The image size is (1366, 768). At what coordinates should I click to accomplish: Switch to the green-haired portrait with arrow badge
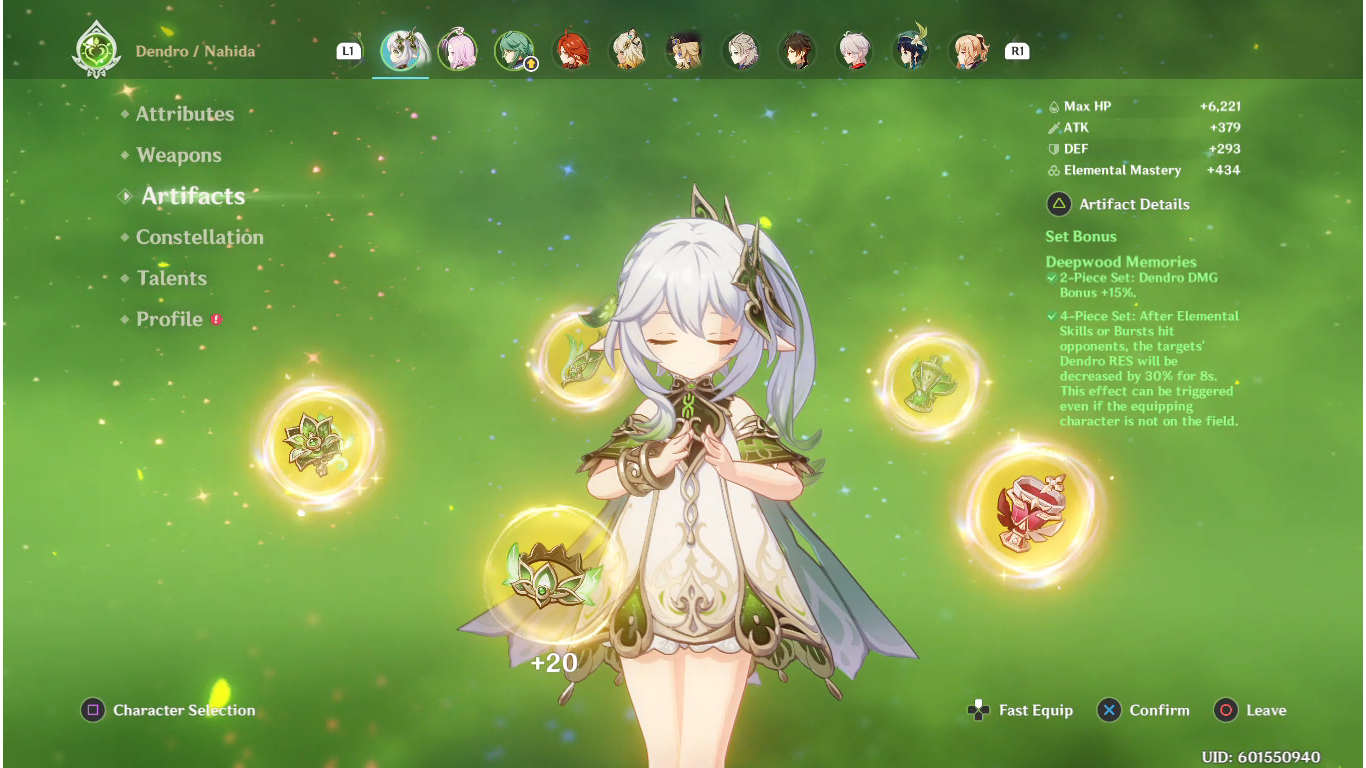(514, 51)
